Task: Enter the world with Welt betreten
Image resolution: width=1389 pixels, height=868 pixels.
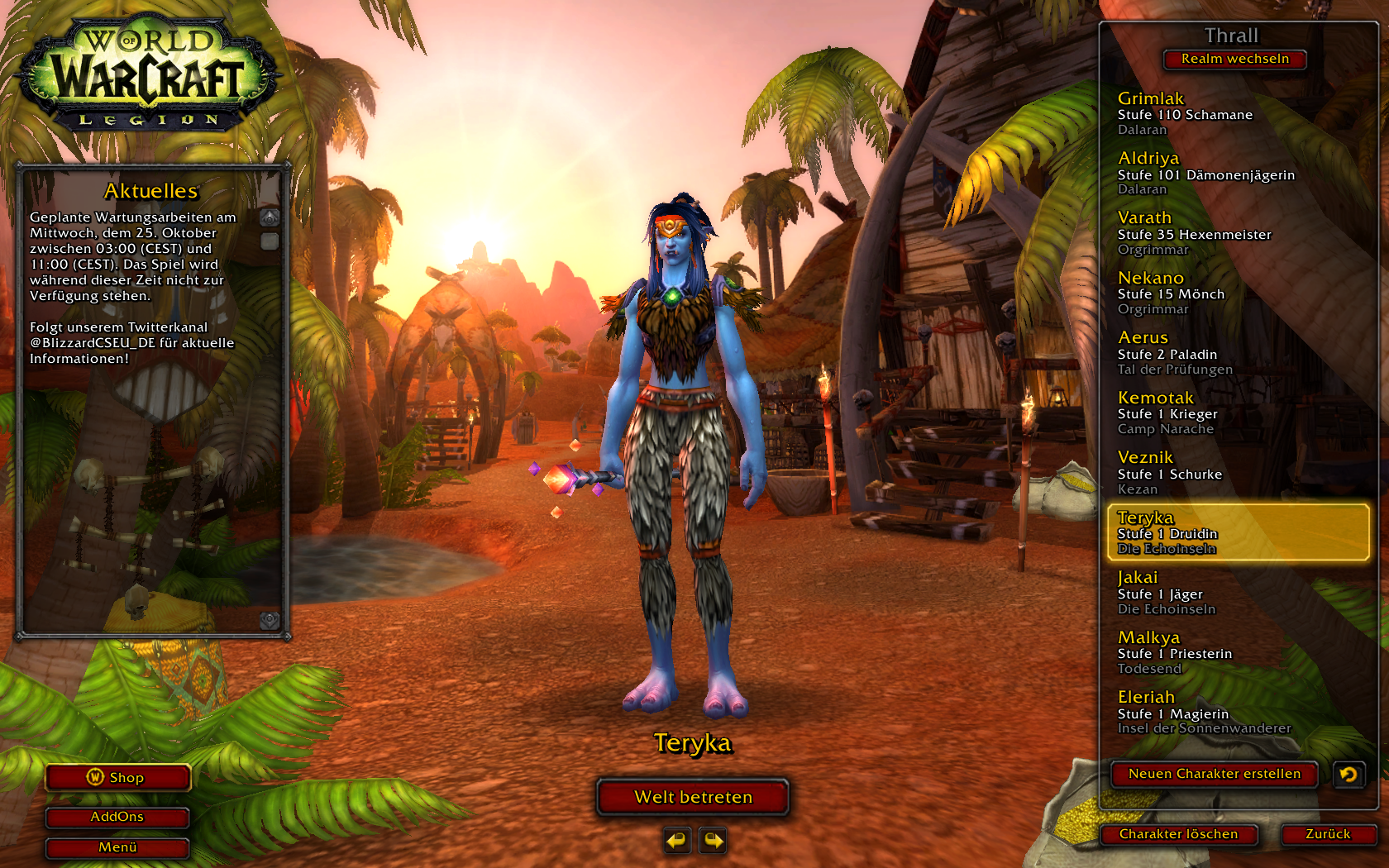Action: coord(693,797)
